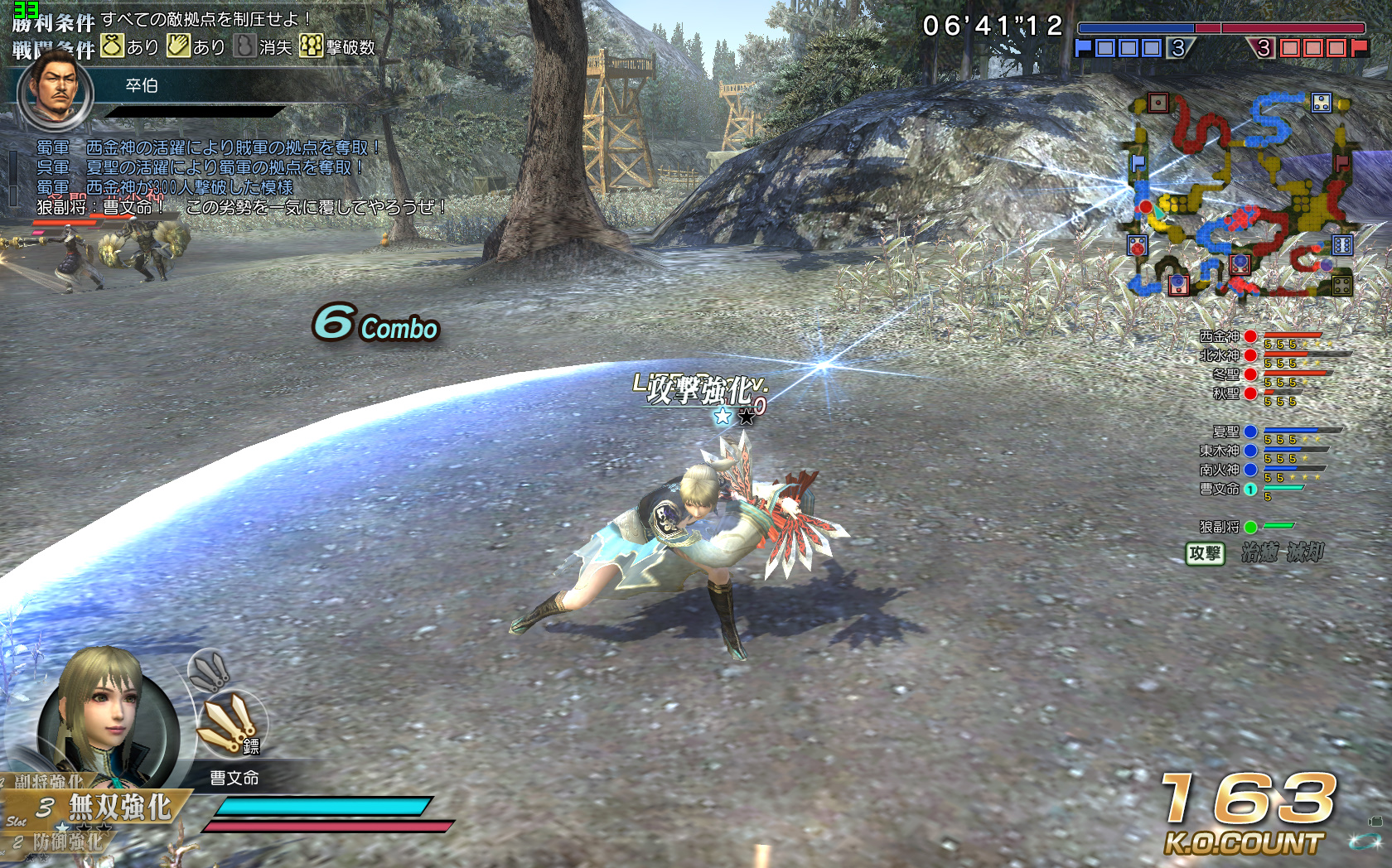Click the greyed gourd battle condition icon
1392x868 pixels.
pyautogui.click(x=244, y=46)
